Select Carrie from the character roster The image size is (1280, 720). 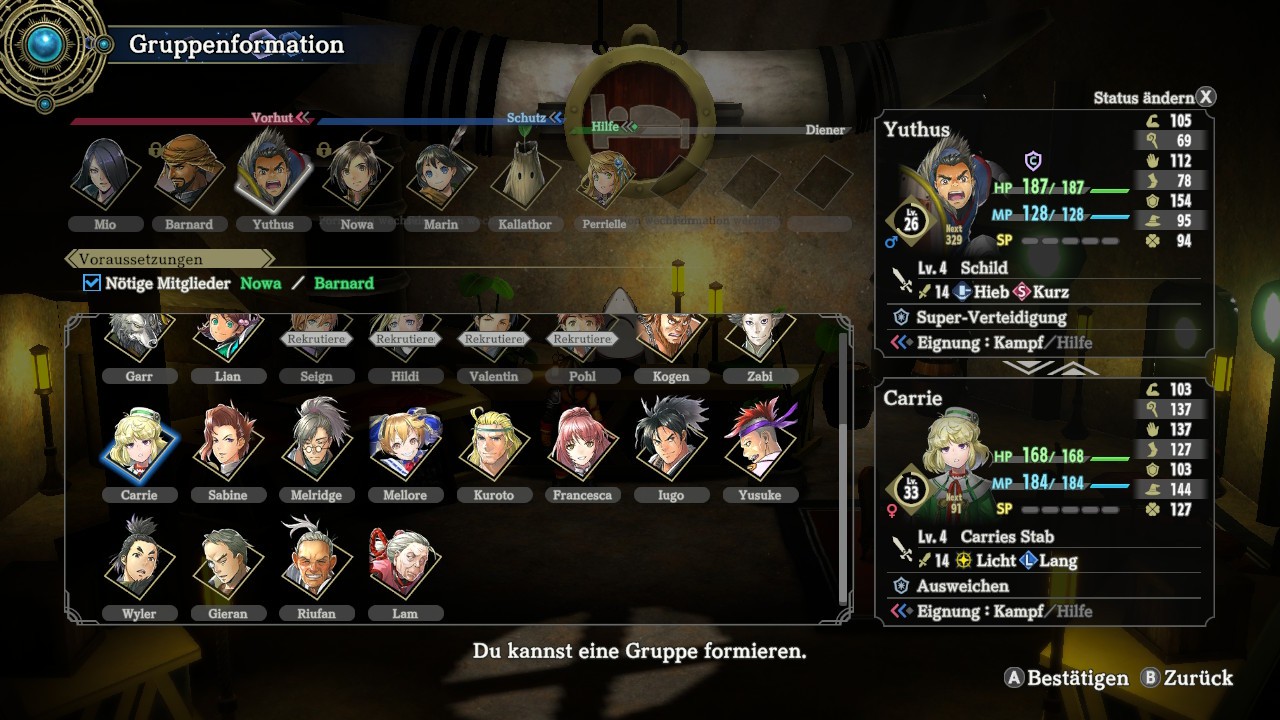139,446
